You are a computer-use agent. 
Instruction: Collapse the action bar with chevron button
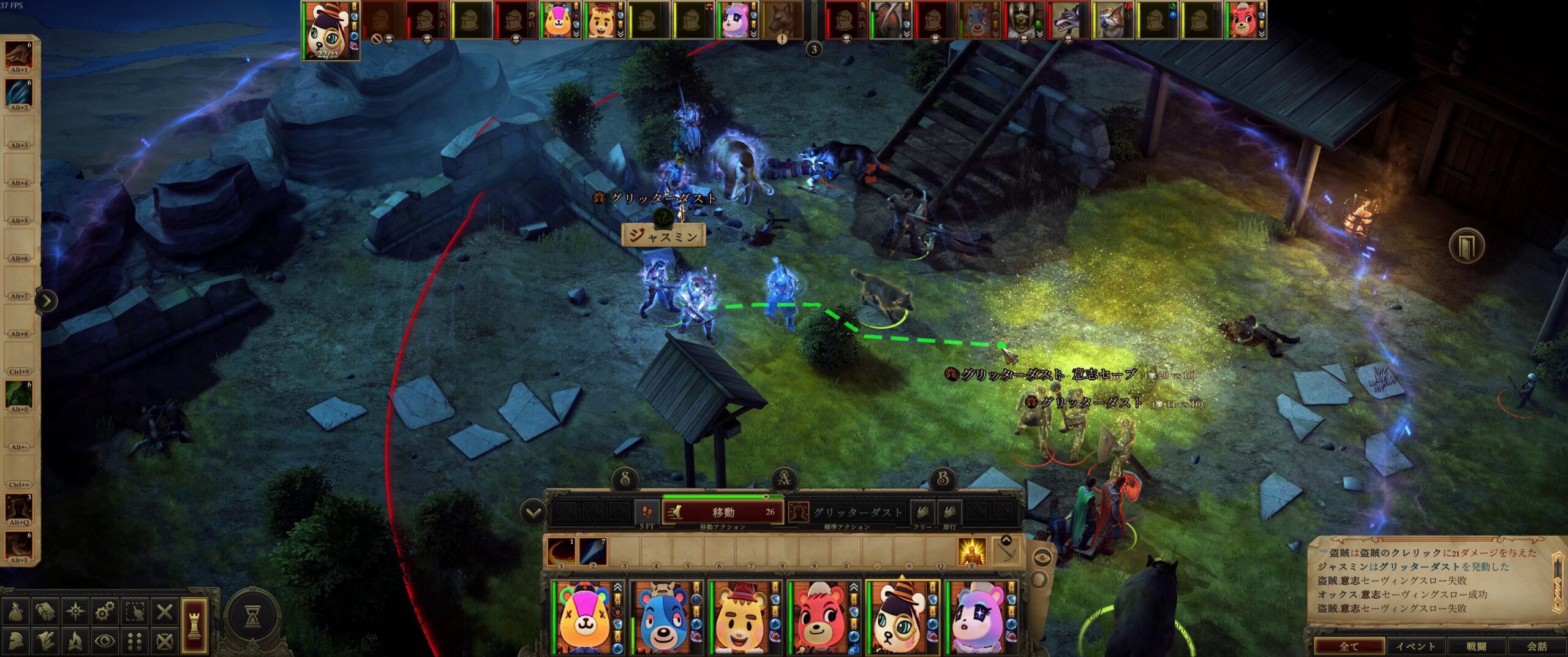pyautogui.click(x=533, y=512)
